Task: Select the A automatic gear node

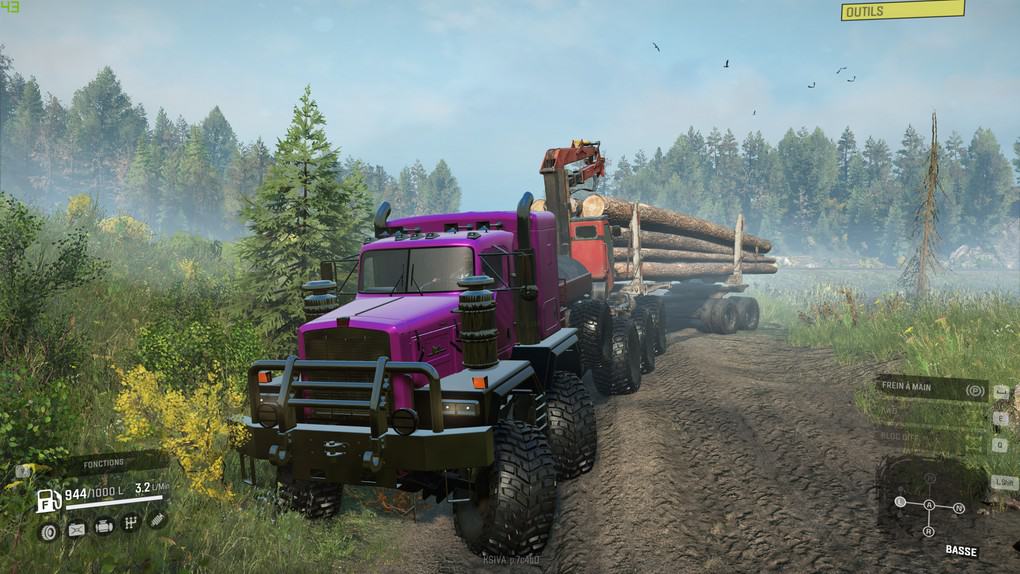Action: [929, 505]
